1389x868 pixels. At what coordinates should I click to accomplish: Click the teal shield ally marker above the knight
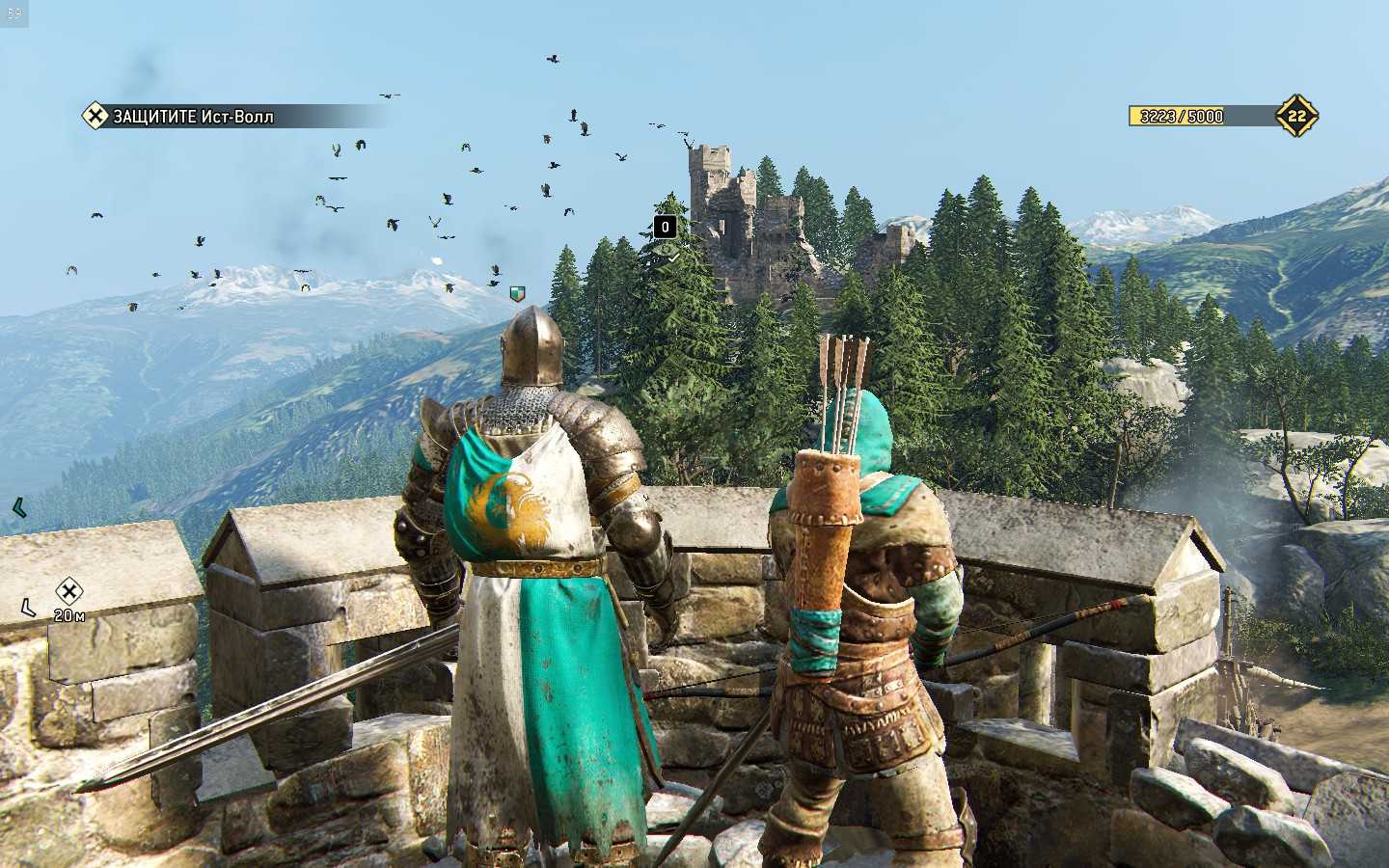click(x=518, y=292)
